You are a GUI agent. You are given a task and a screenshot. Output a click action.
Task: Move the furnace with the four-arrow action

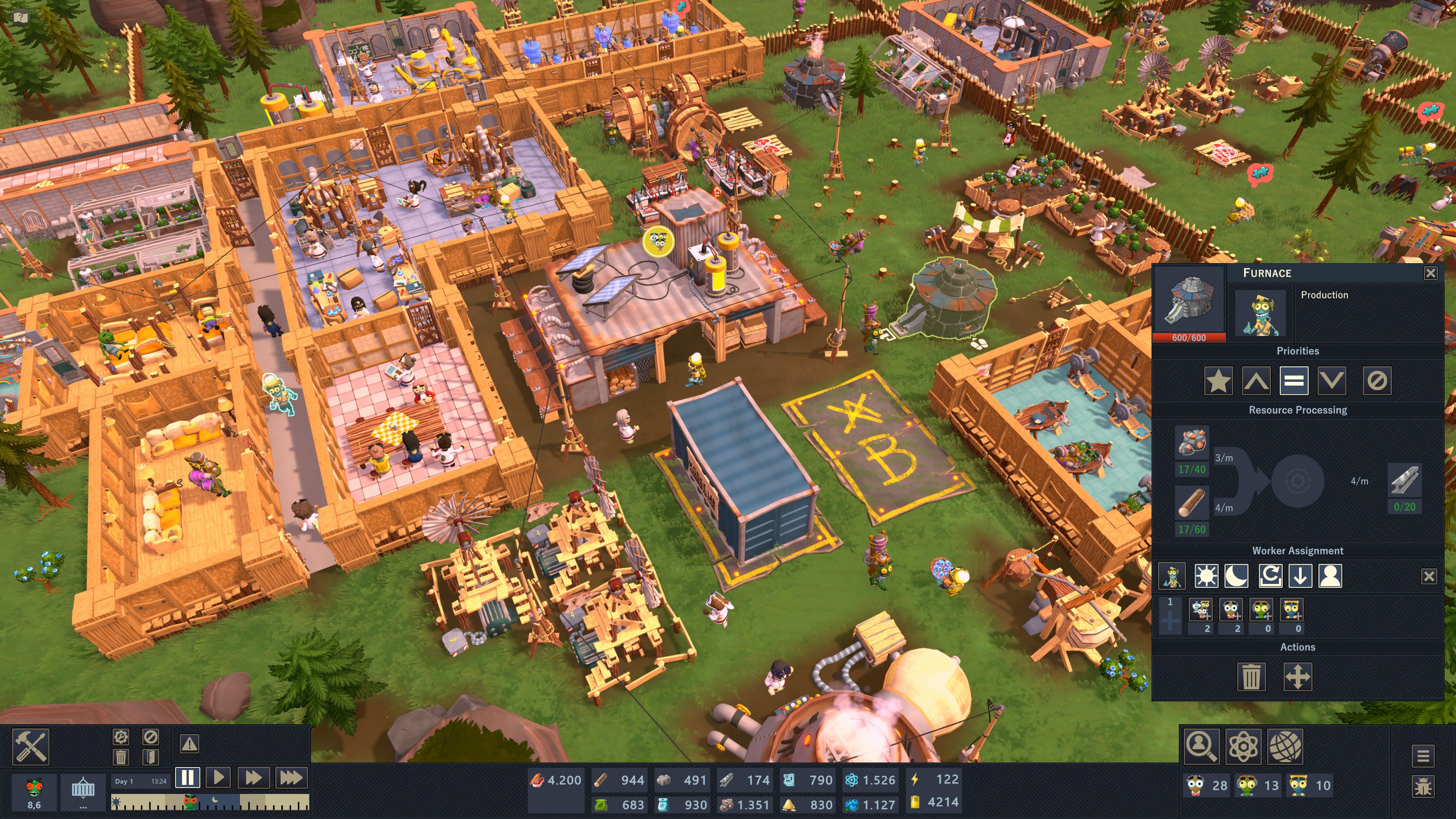pos(1297,676)
